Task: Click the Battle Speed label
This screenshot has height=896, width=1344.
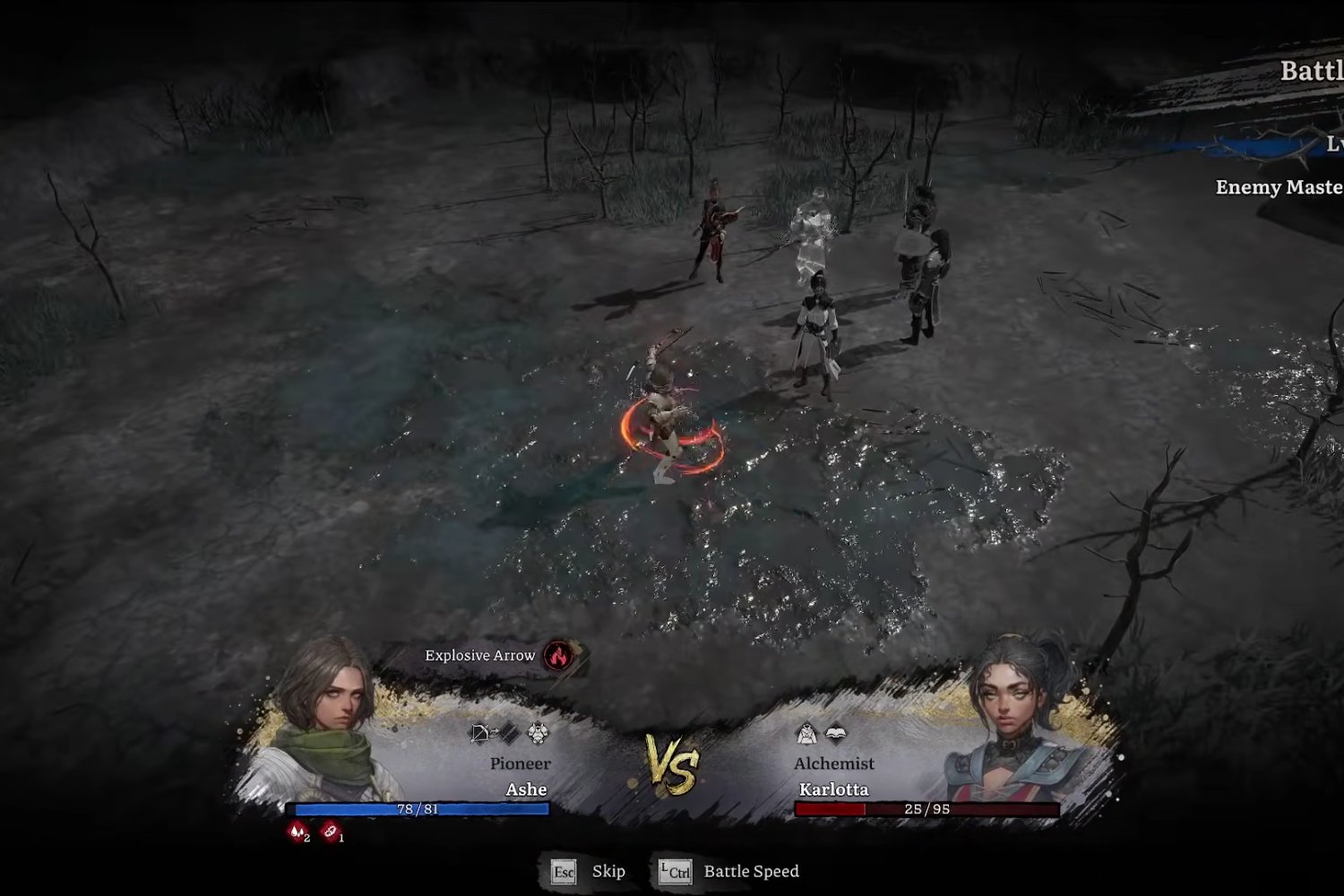Action: (x=749, y=870)
